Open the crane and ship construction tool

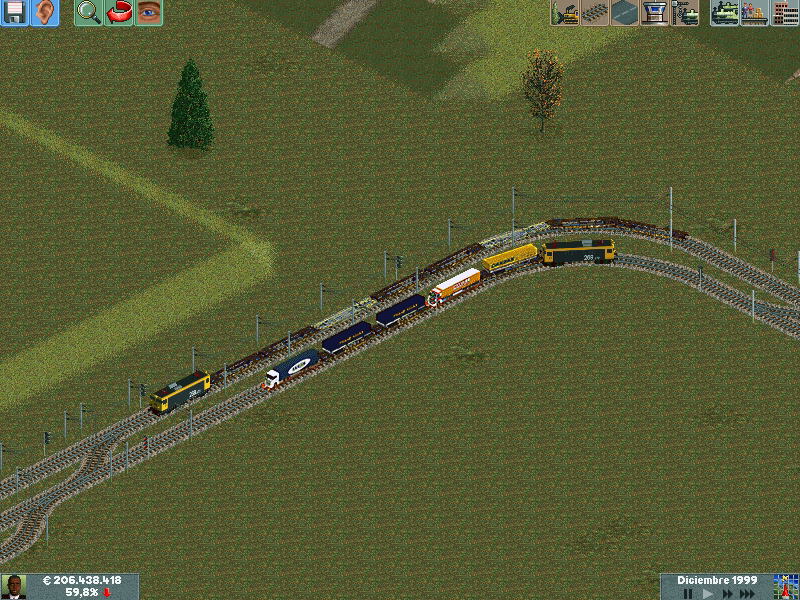(x=685, y=13)
